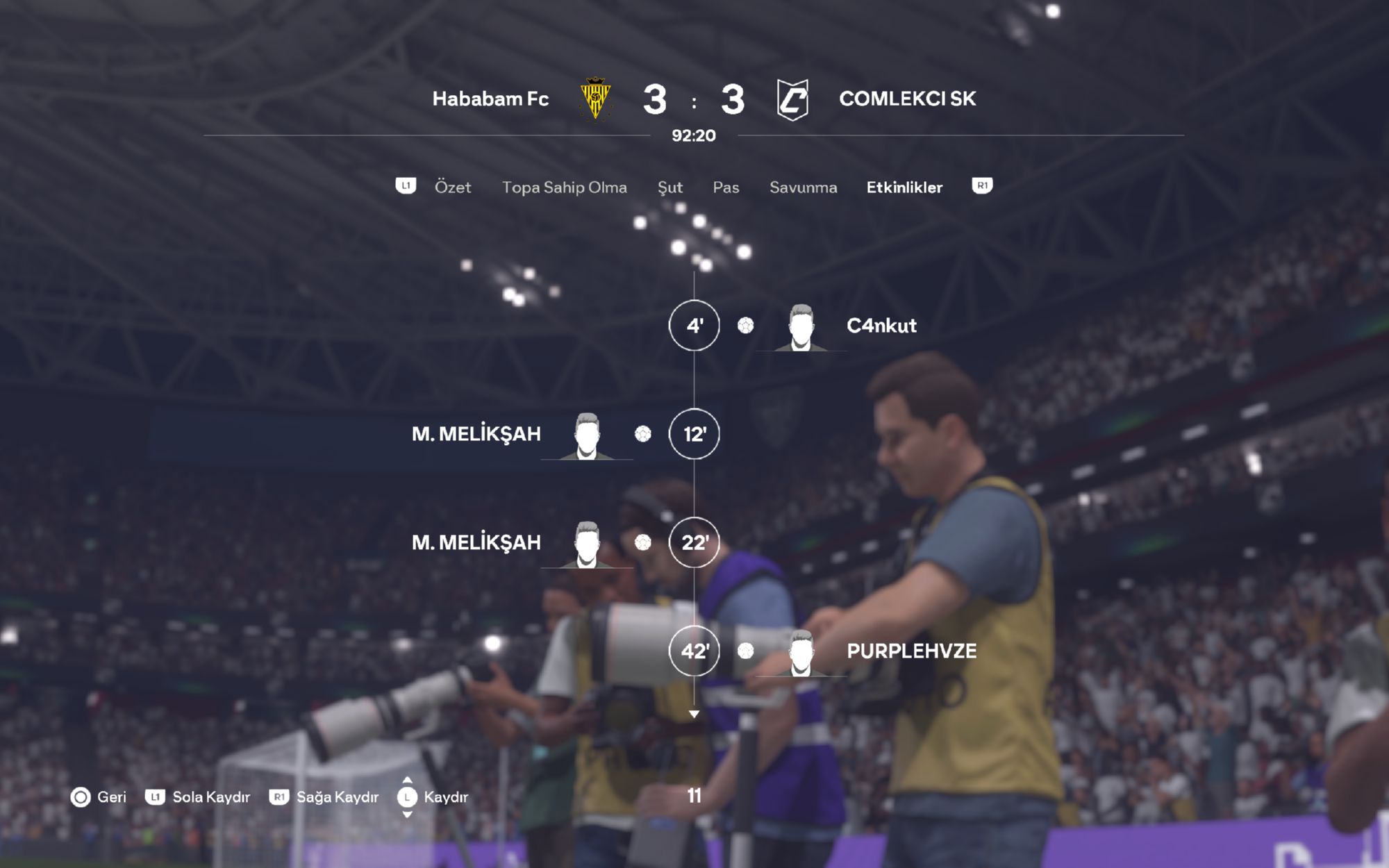Switch to the Savunma tab
Viewport: 1389px width, 868px height.
pyautogui.click(x=803, y=187)
